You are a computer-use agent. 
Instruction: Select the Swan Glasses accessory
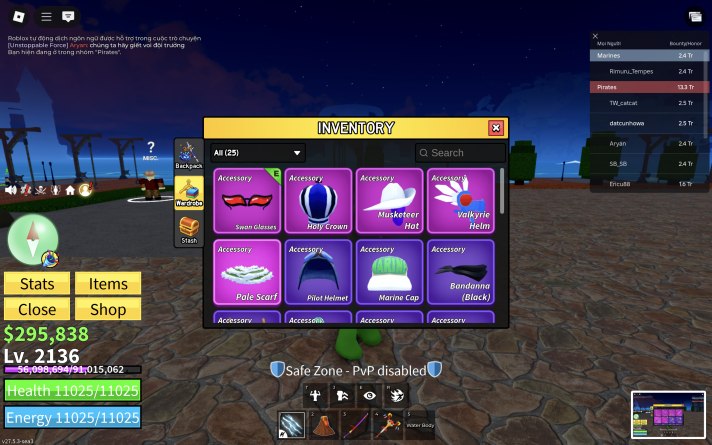click(246, 201)
